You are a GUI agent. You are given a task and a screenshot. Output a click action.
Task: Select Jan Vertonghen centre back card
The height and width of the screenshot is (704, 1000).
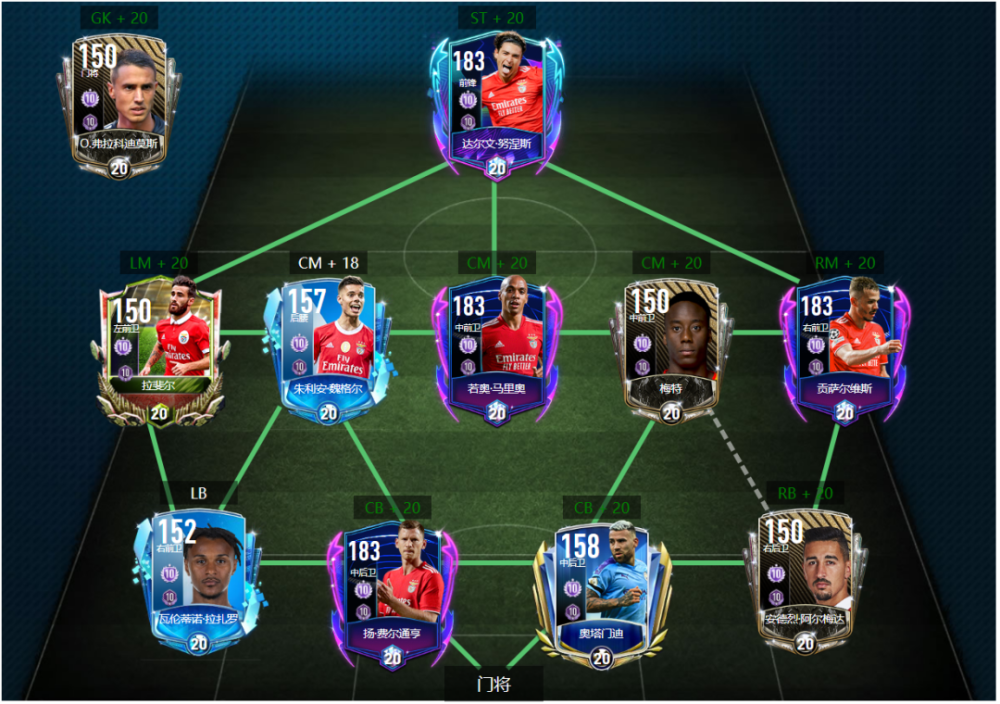392,592
